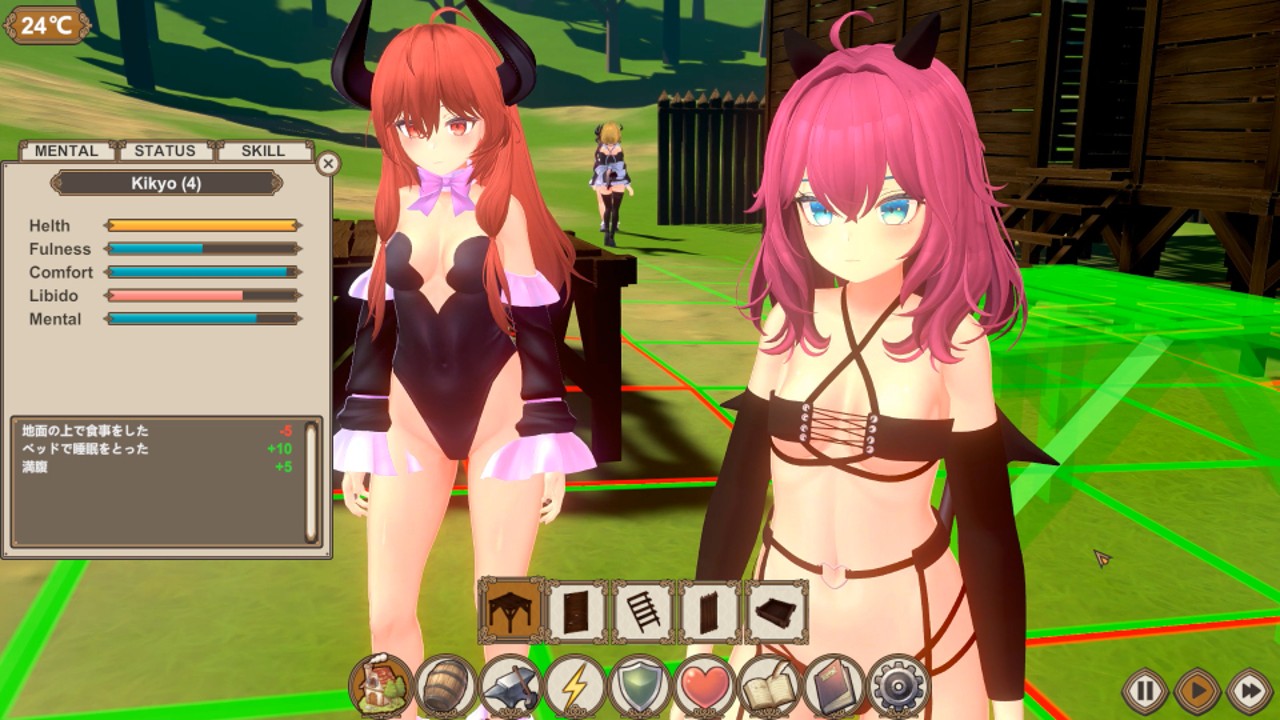The width and height of the screenshot is (1280, 720).
Task: Select the wooden pavilion build item
Action: click(511, 610)
